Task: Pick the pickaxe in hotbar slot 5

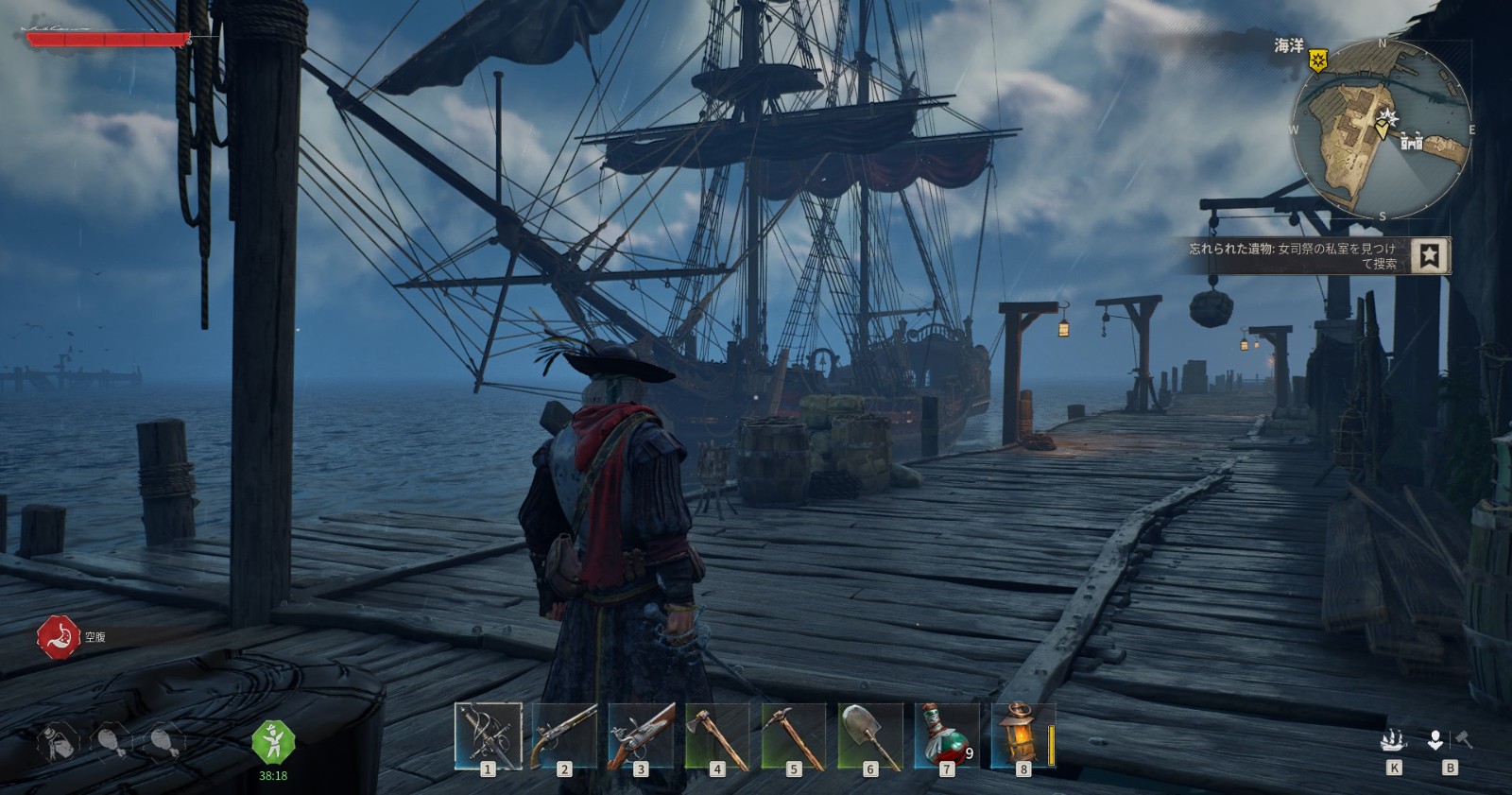Action: (x=794, y=735)
